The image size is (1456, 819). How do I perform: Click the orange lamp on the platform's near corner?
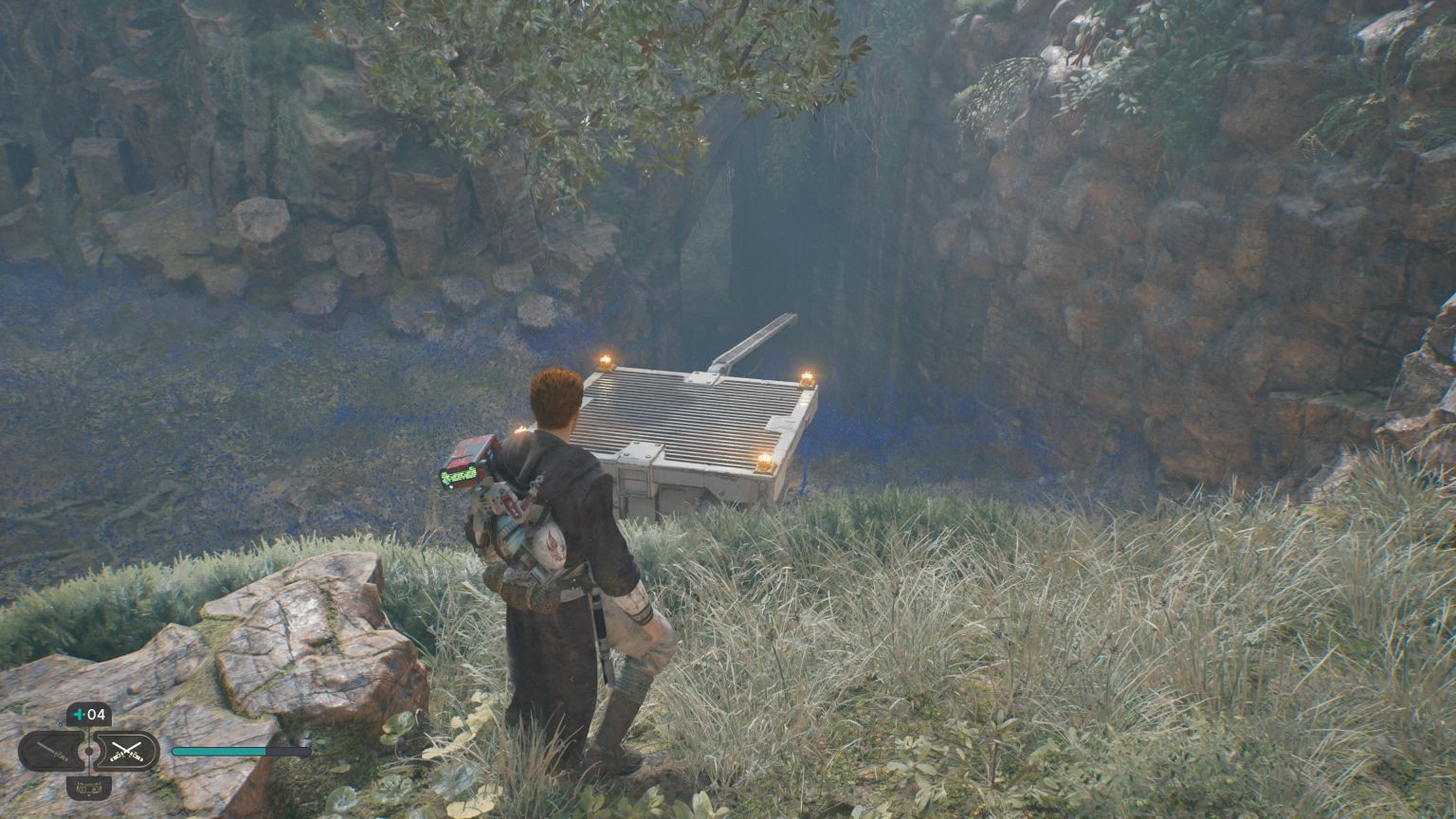click(x=763, y=461)
